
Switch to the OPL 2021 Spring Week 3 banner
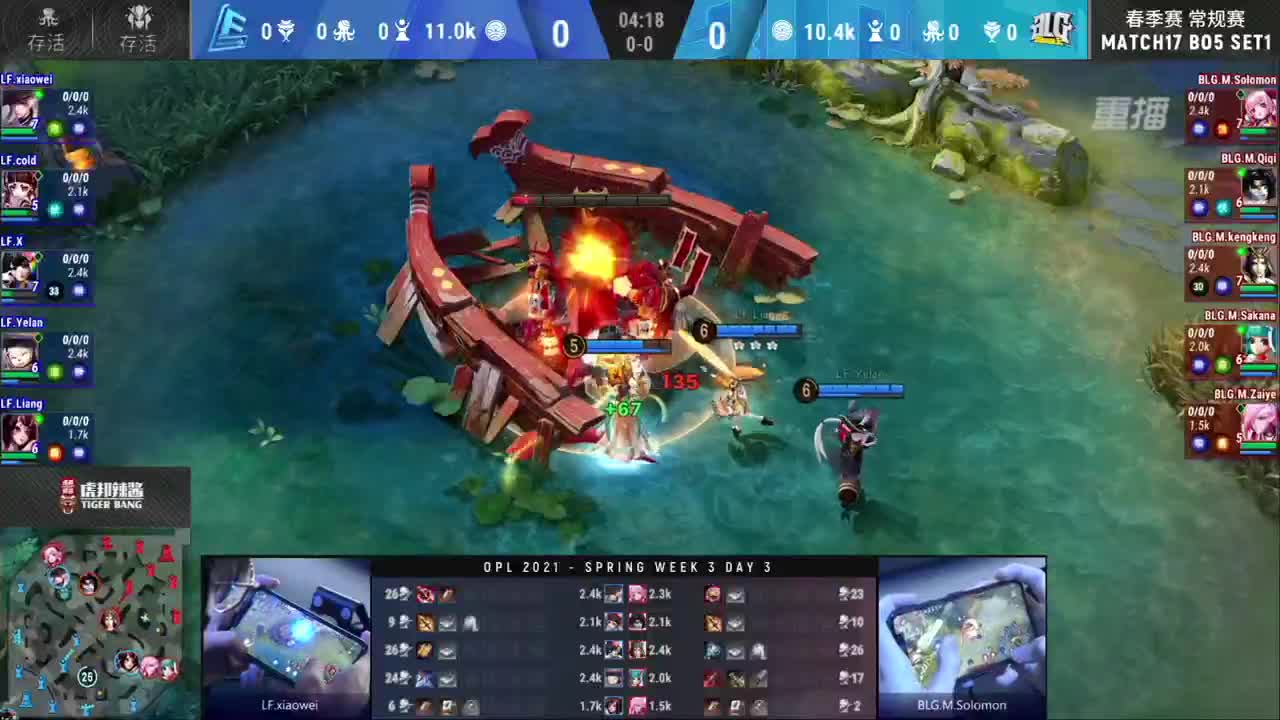pos(628,567)
